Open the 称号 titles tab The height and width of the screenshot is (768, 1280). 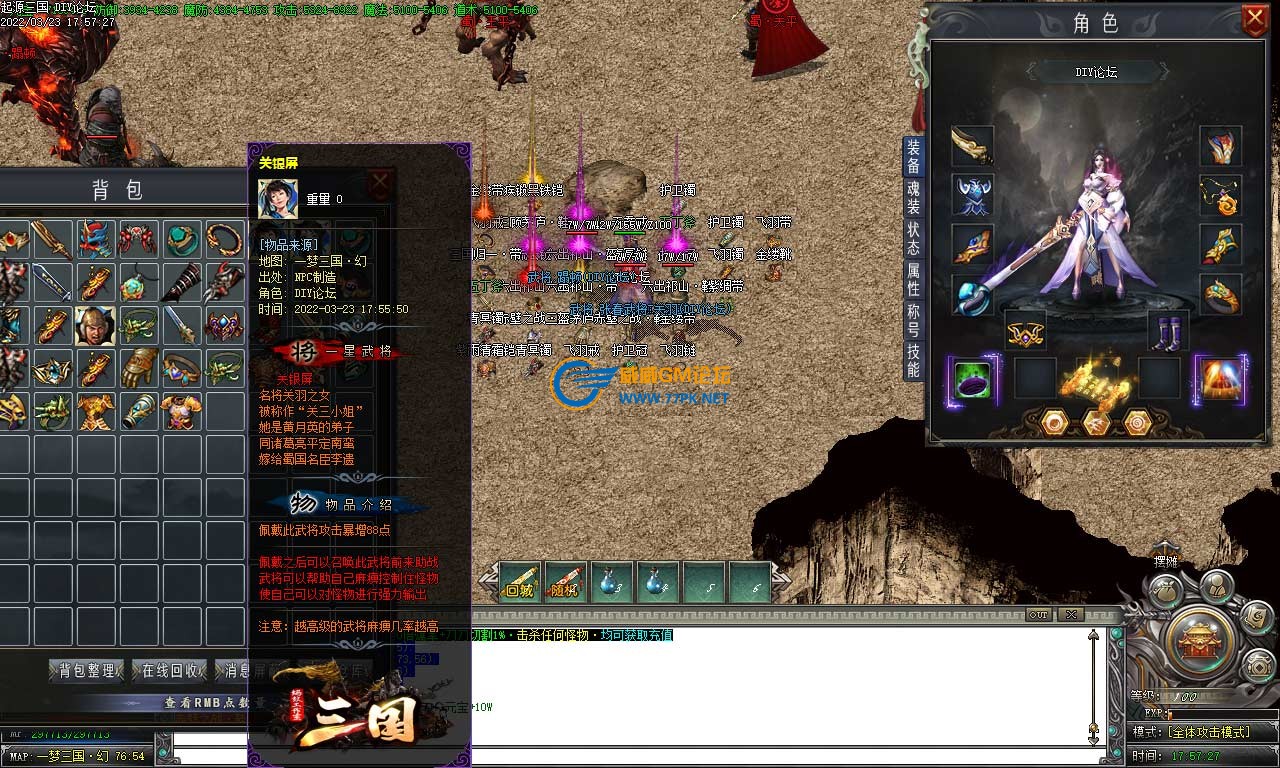(913, 321)
